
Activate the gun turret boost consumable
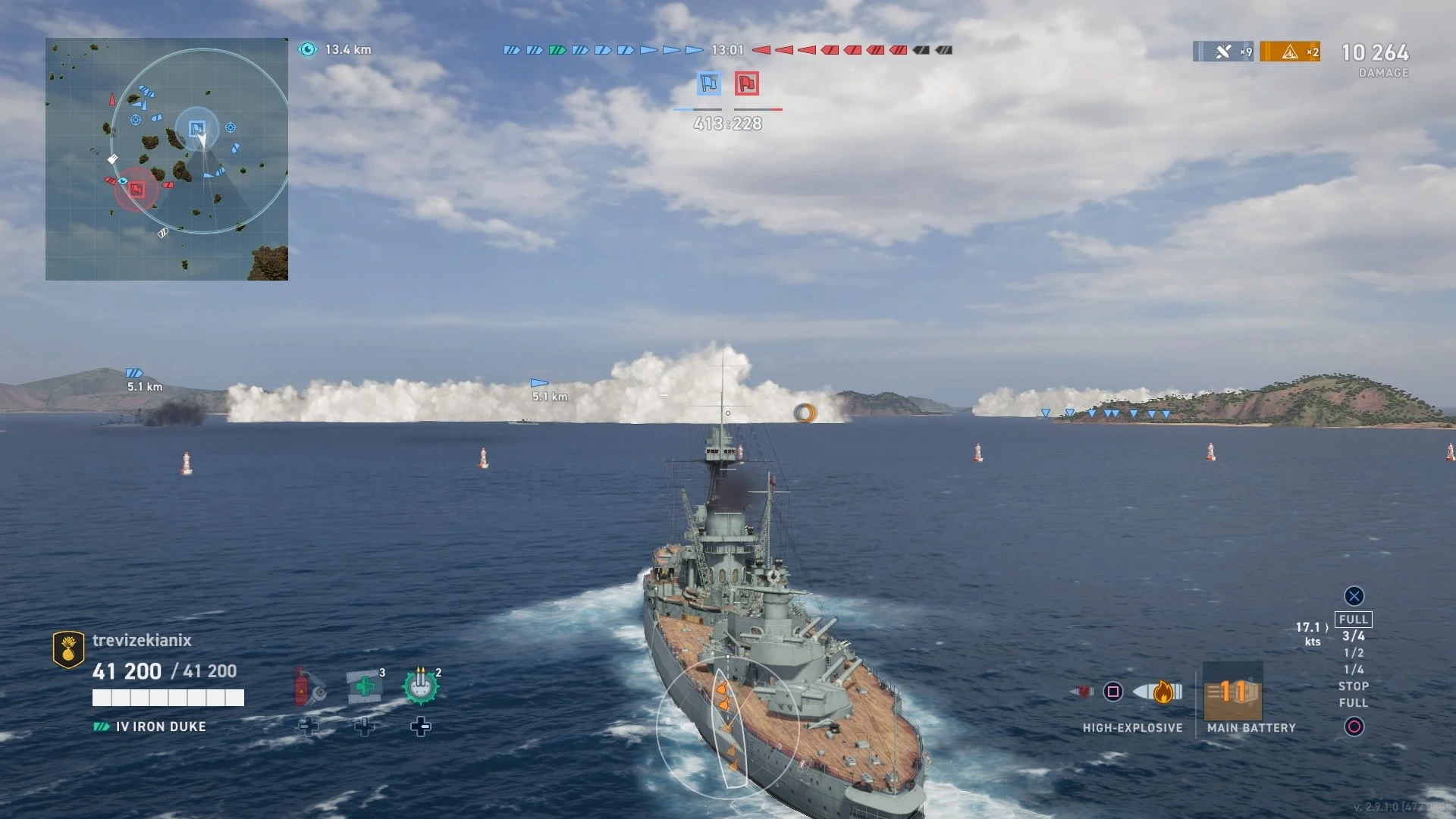point(421,686)
